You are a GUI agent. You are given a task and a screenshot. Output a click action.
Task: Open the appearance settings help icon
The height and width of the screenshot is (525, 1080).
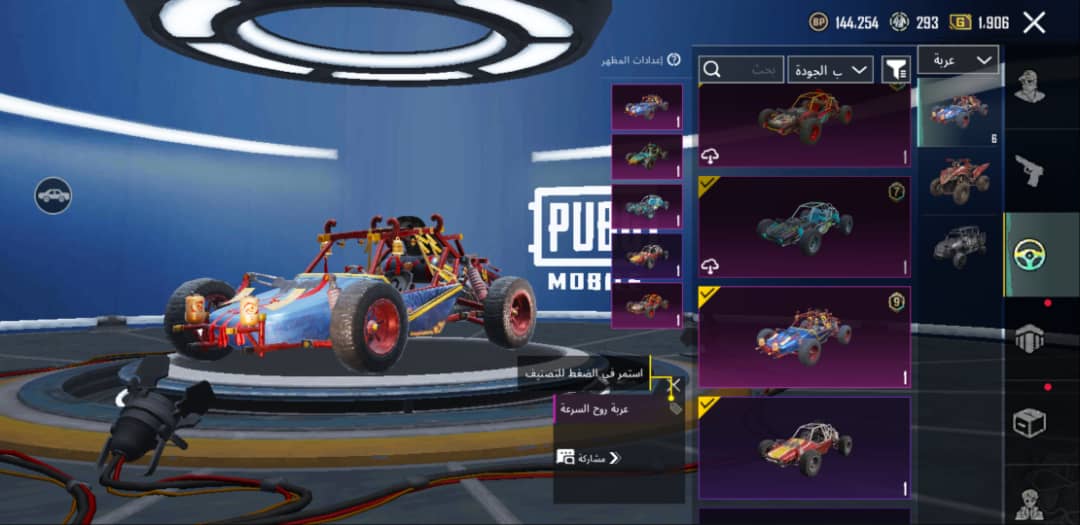[674, 60]
